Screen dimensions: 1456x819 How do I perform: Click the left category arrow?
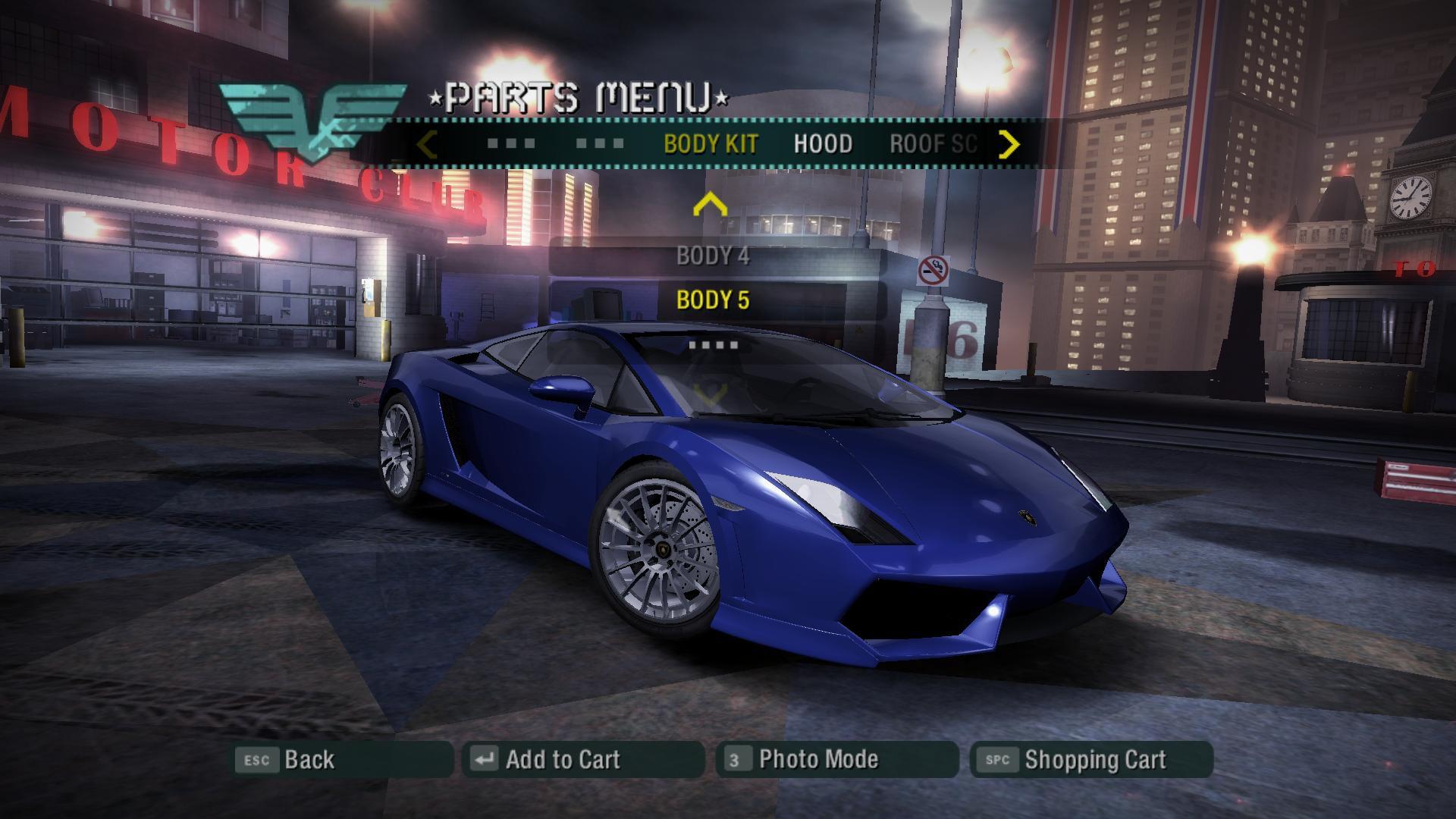[428, 144]
